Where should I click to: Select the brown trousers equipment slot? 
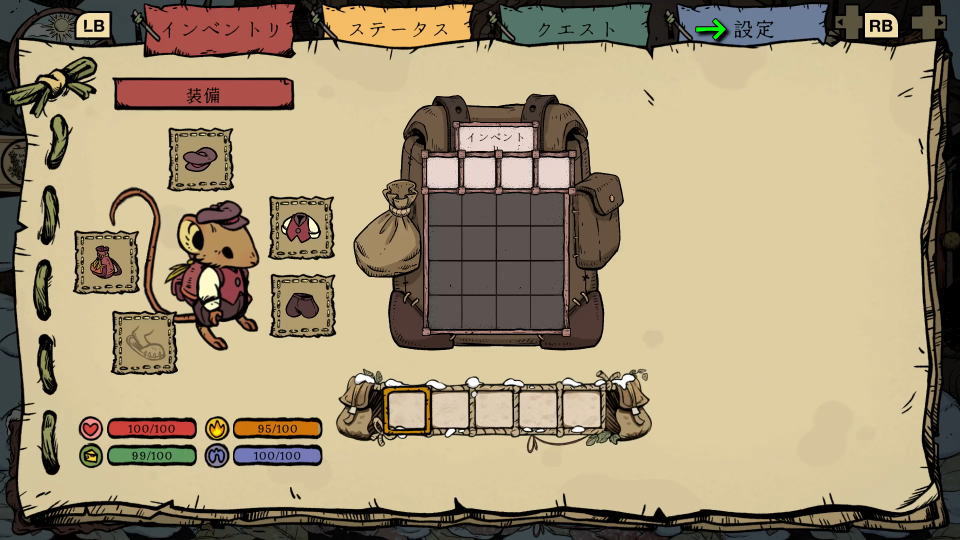[302, 305]
